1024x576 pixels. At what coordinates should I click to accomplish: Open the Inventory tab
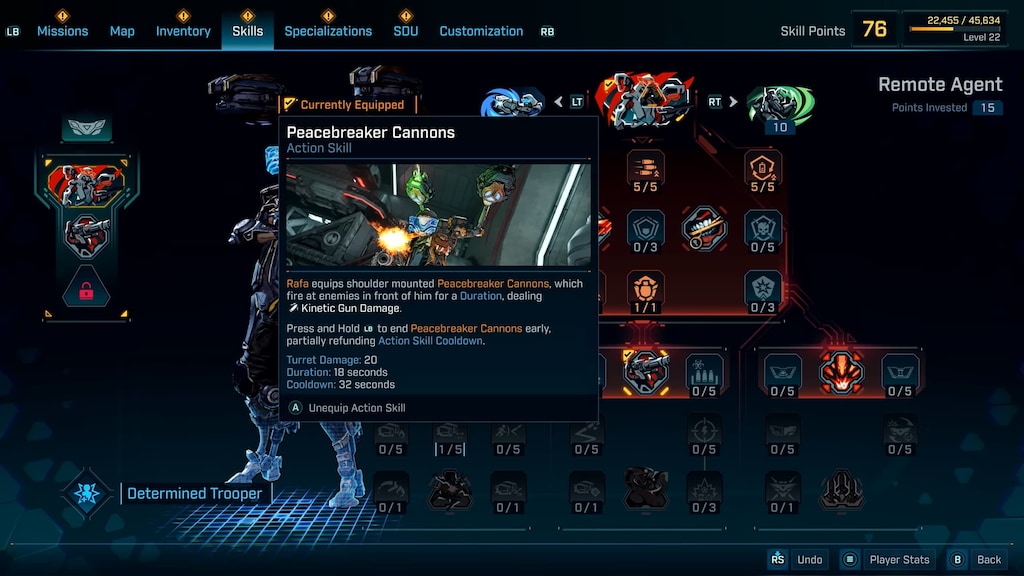(x=183, y=31)
